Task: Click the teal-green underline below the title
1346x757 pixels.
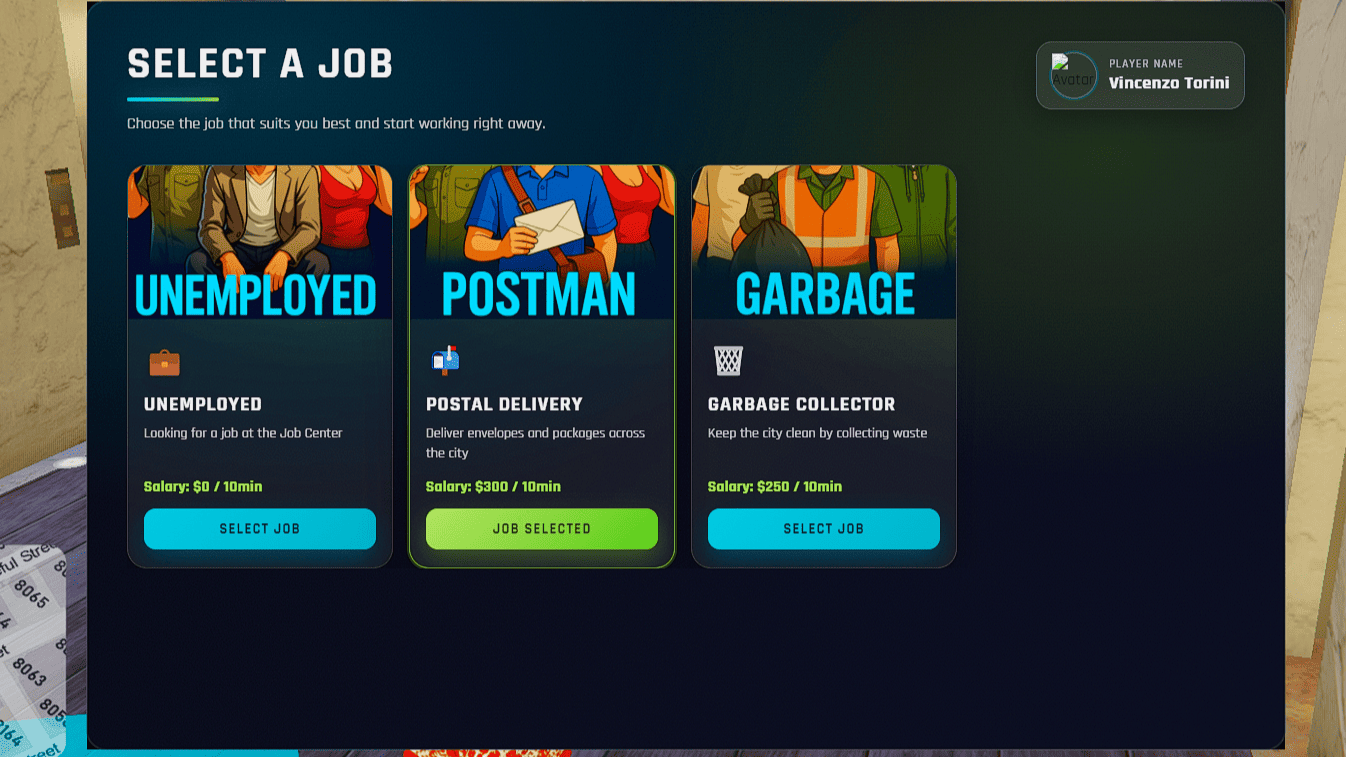Action: pos(173,99)
